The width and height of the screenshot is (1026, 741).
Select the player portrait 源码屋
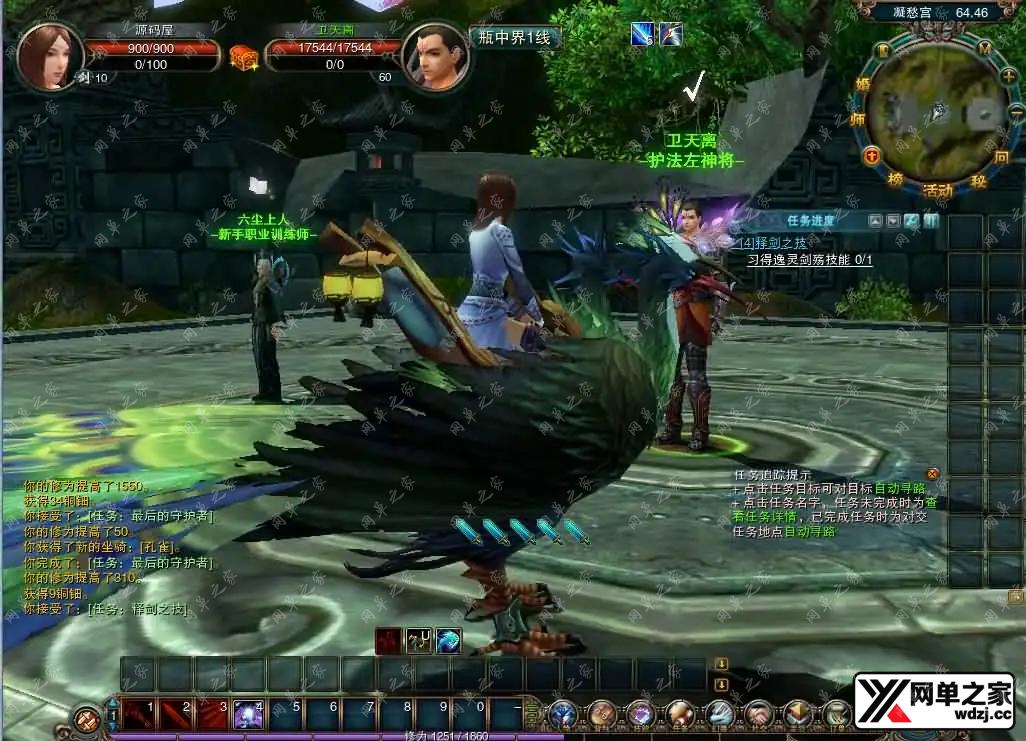(49, 57)
